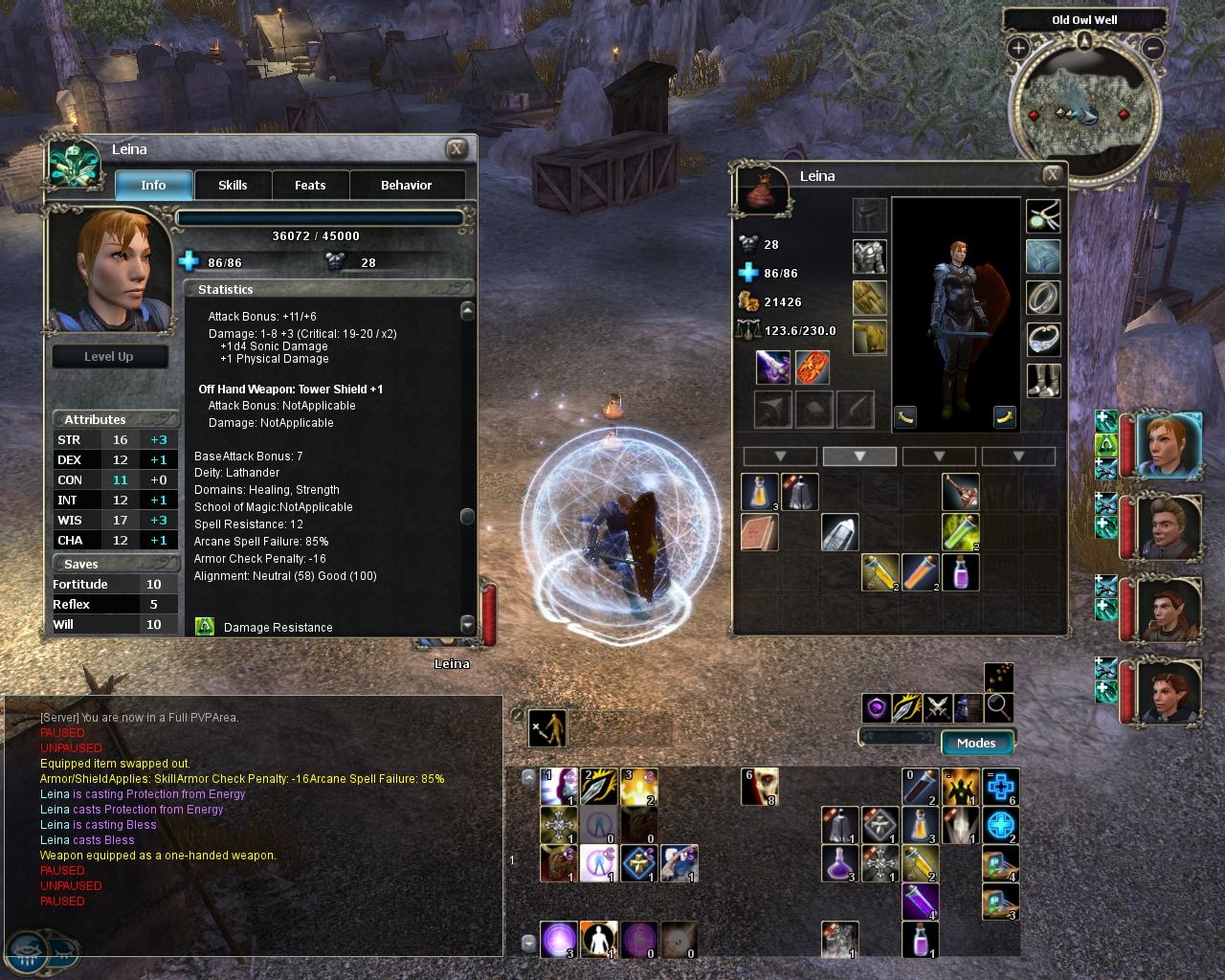This screenshot has width=1225, height=980.
Task: Zoom out on the minimap
Action: pyautogui.click(x=1153, y=47)
